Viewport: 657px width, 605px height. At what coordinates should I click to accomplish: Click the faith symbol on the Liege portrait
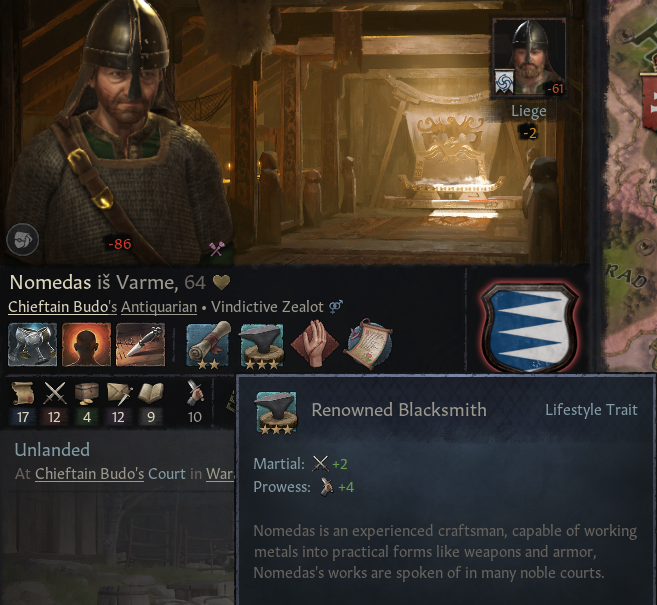[x=505, y=82]
